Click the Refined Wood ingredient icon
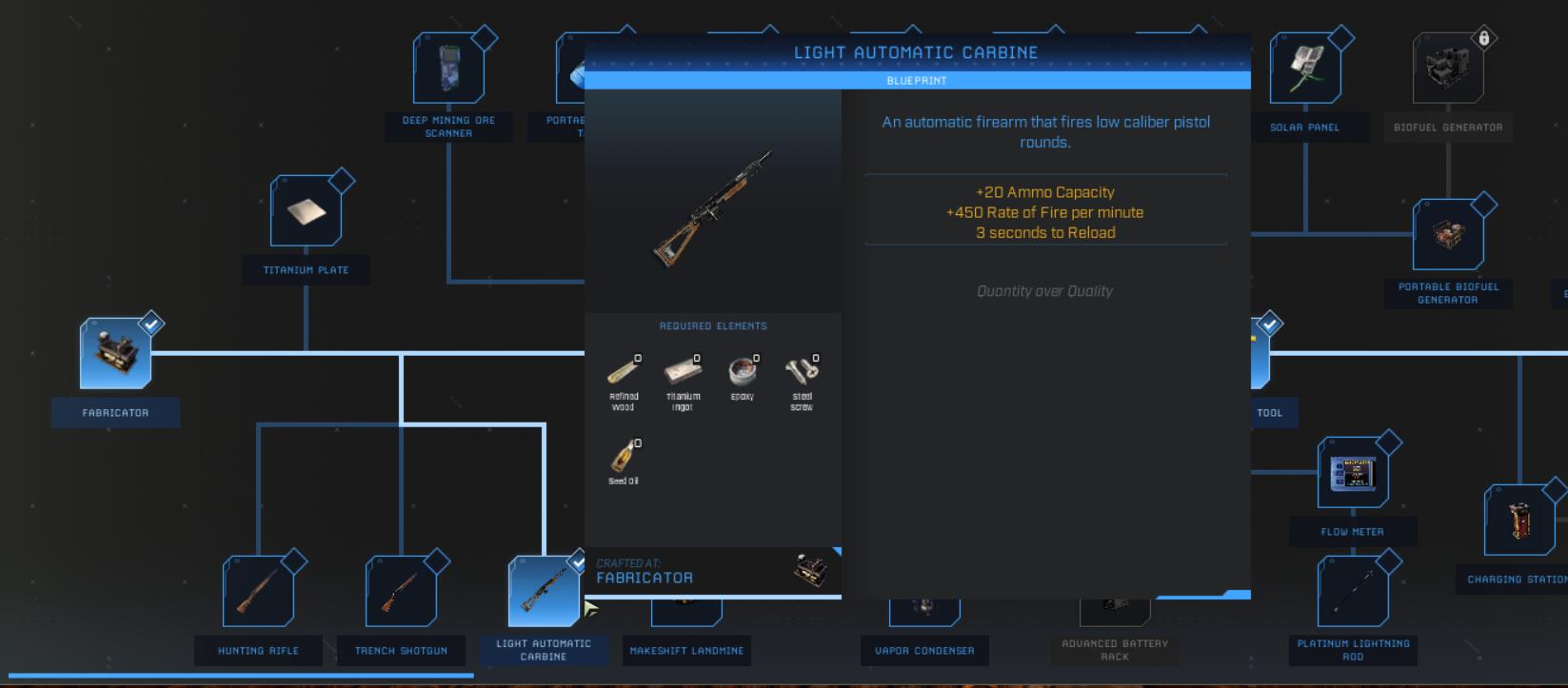The width and height of the screenshot is (1568, 688). (624, 373)
